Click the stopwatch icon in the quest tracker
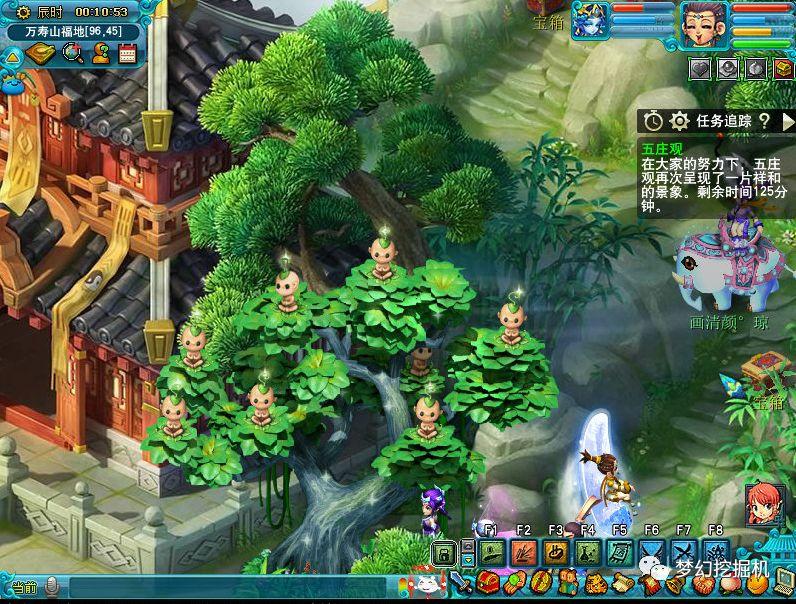The height and width of the screenshot is (604, 796). [653, 121]
